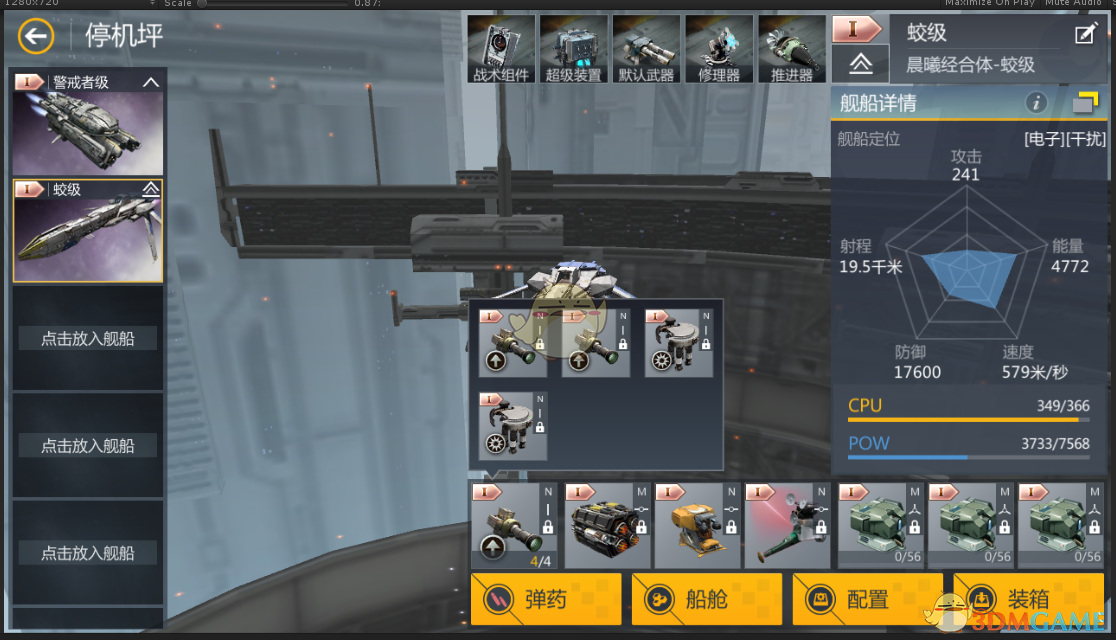The image size is (1116, 640).
Task: Open ship details info icon
Action: point(1036,102)
